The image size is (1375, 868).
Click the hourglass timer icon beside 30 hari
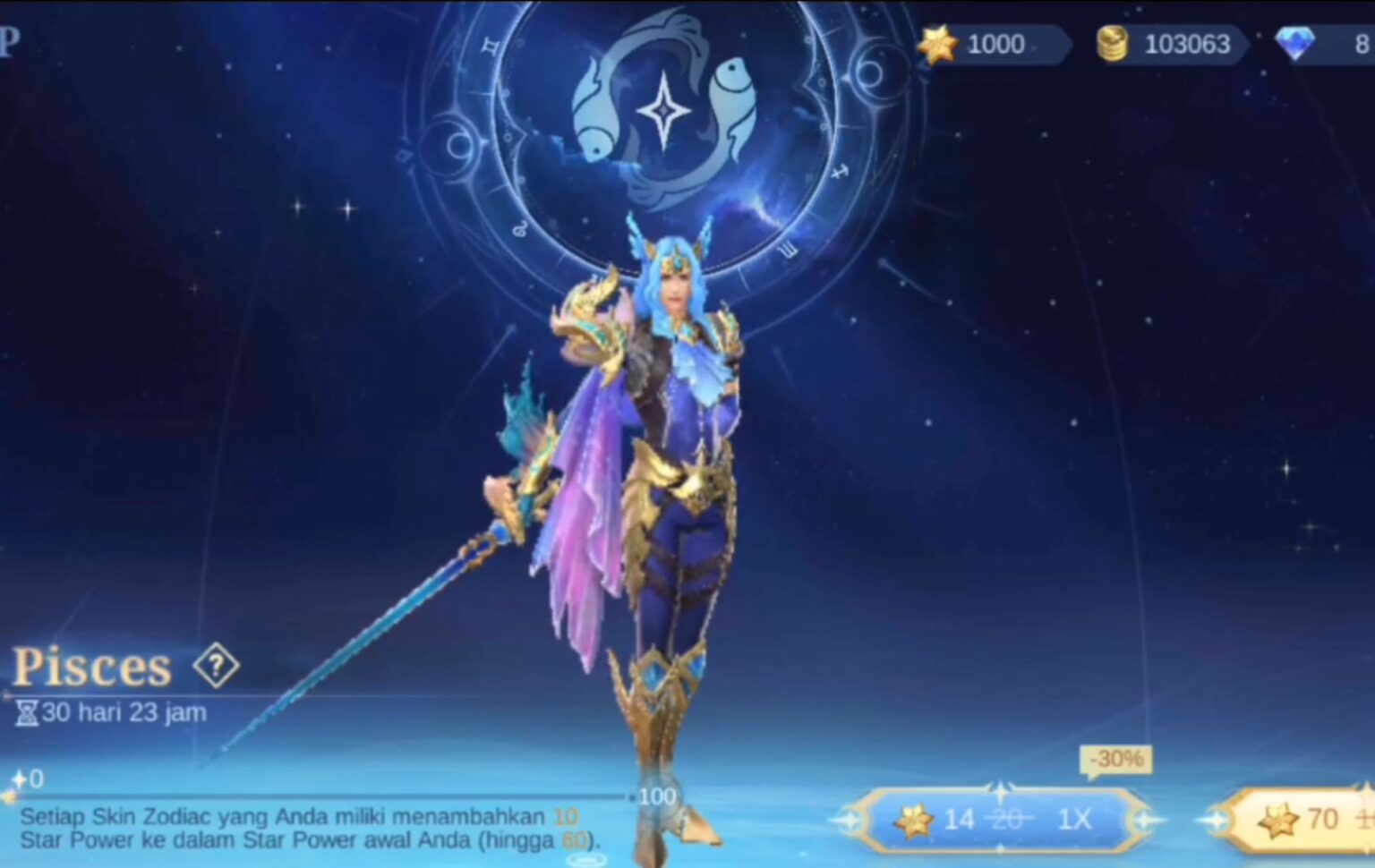27,712
